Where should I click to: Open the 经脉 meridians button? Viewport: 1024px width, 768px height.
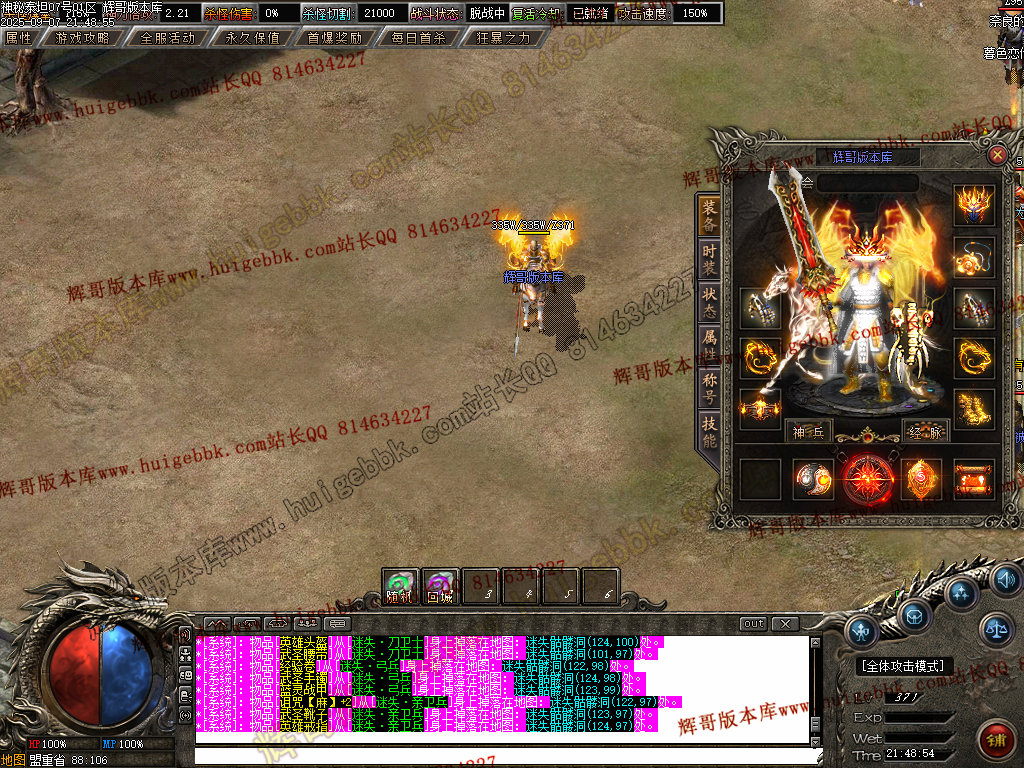[x=925, y=431]
